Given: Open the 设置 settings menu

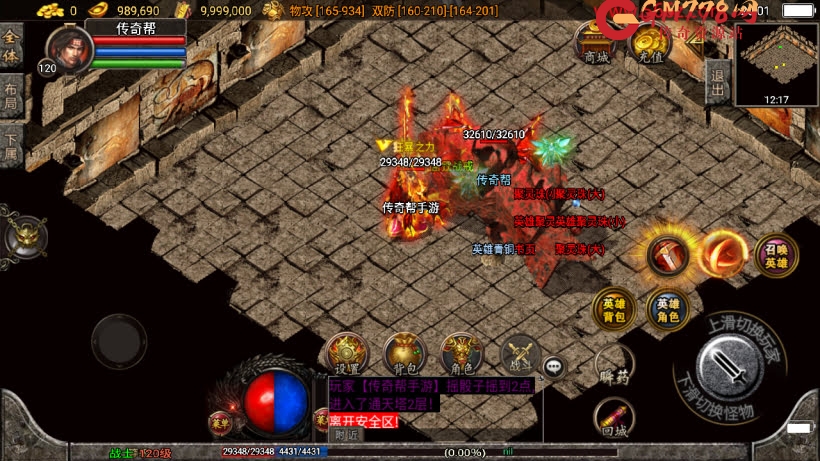Looking at the screenshot, I should point(347,354).
